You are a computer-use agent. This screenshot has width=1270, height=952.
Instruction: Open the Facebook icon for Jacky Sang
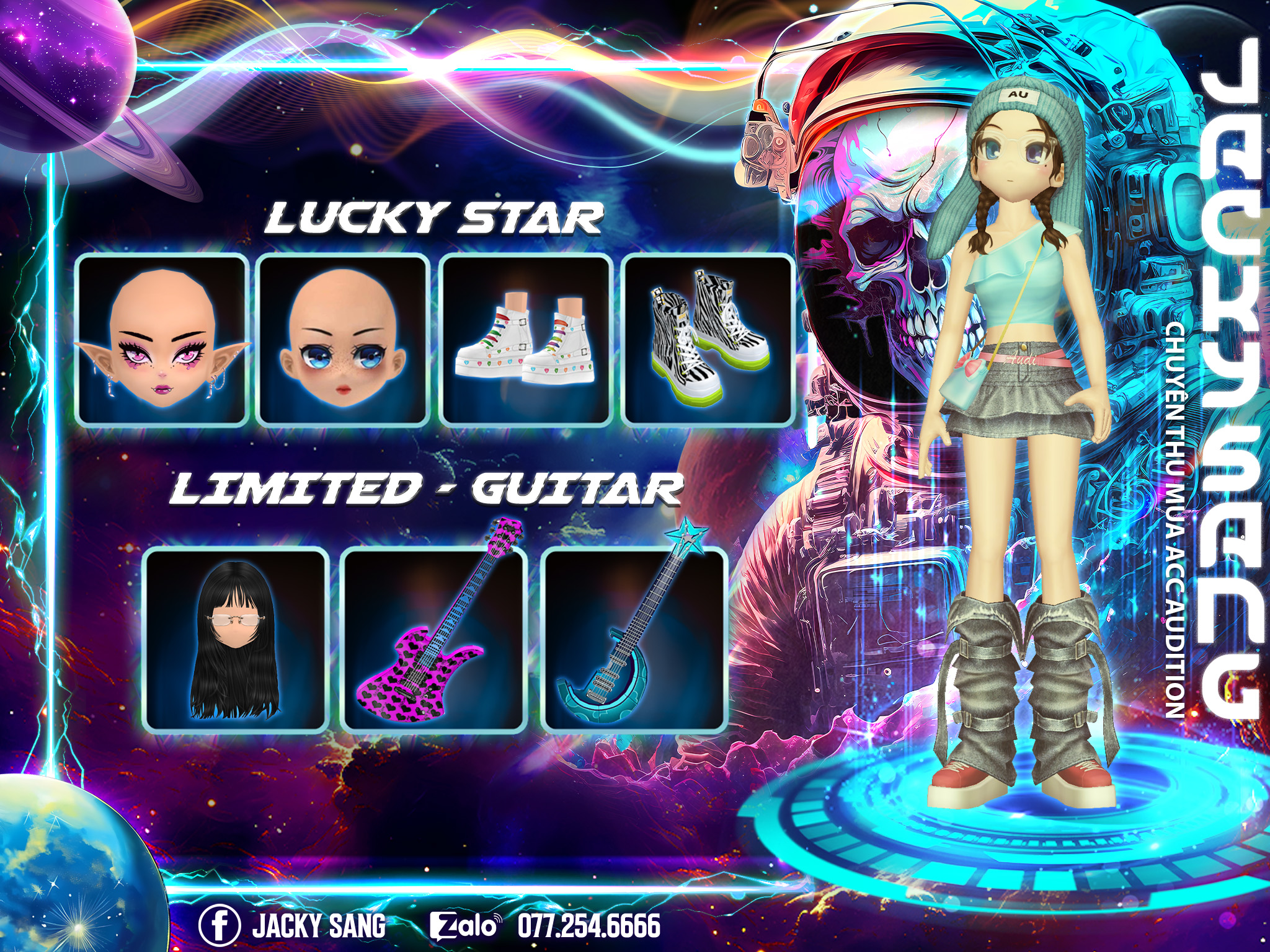point(219,925)
